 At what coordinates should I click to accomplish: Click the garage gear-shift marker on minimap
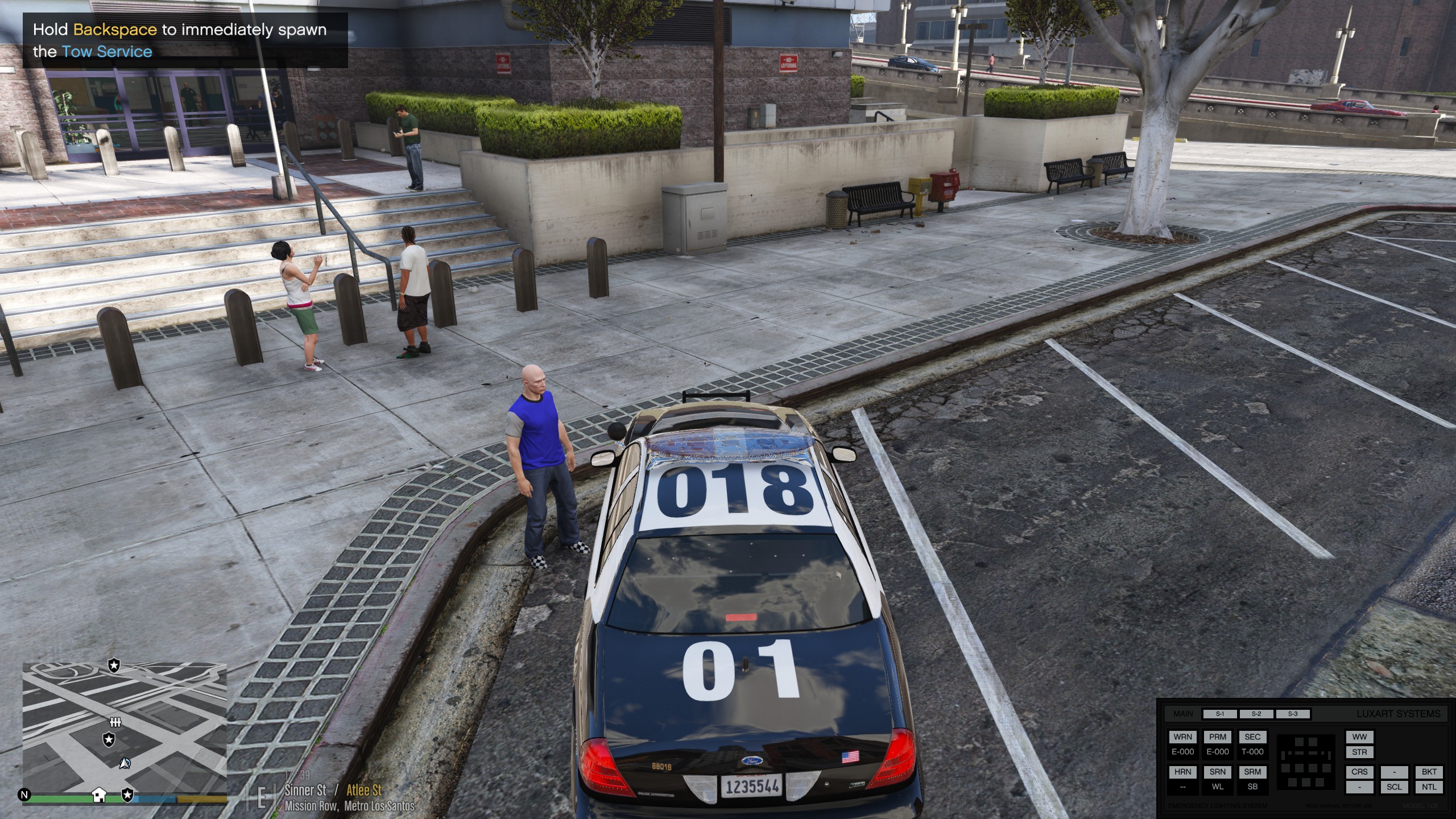[x=115, y=722]
